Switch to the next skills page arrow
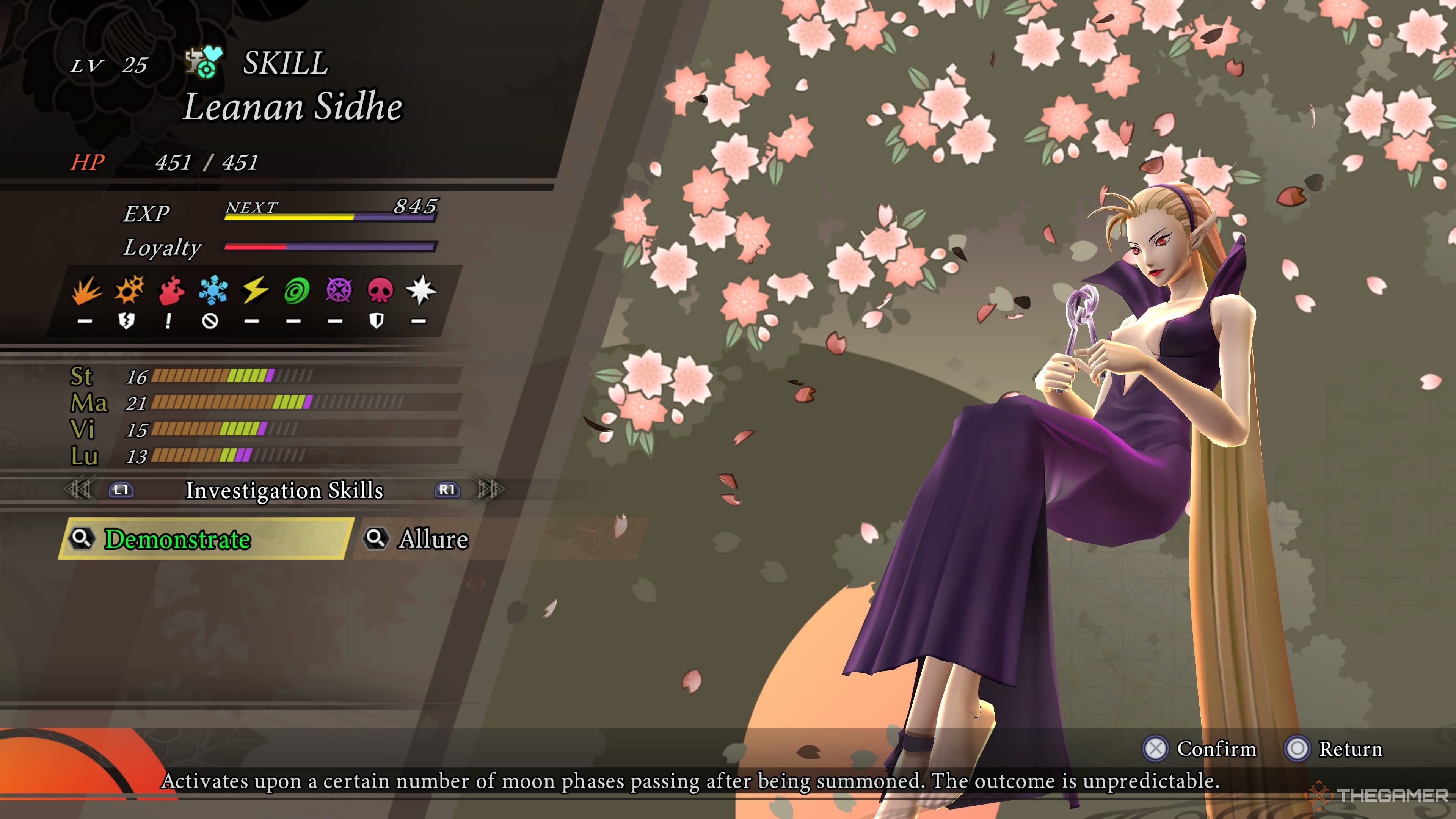1456x819 pixels. point(490,490)
